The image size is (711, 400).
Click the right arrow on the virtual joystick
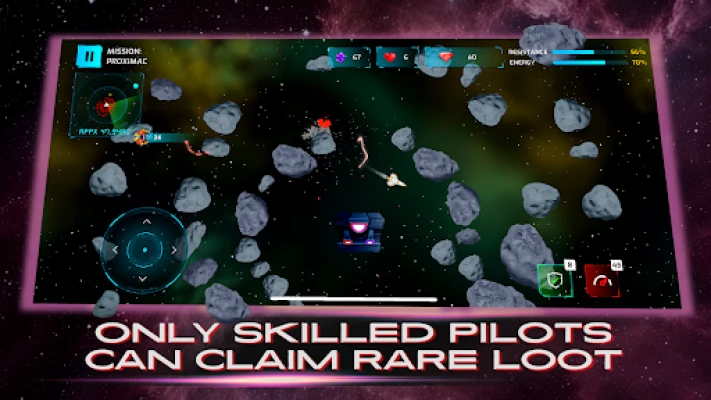(x=173, y=248)
